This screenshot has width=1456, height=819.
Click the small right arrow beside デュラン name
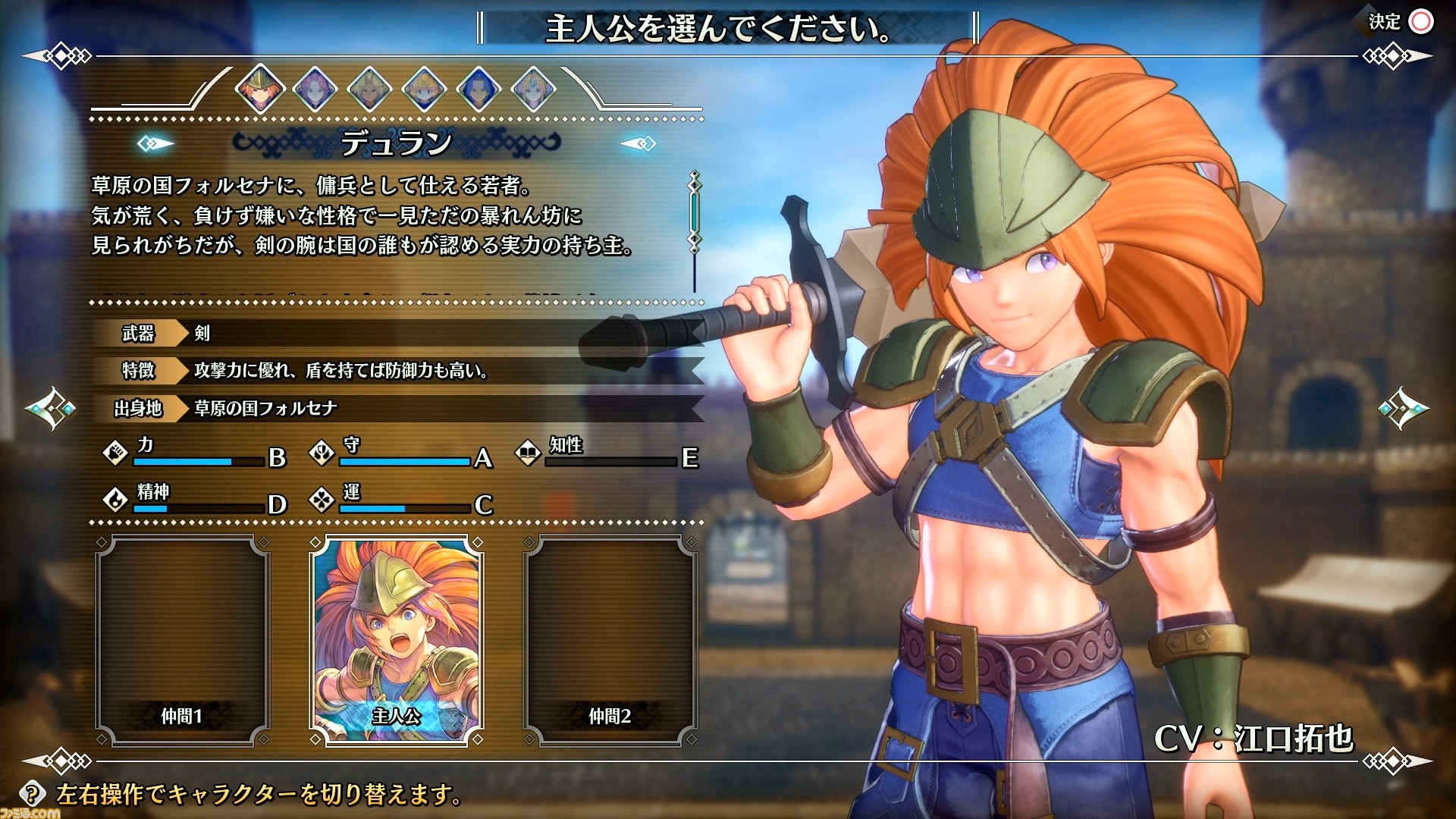639,143
